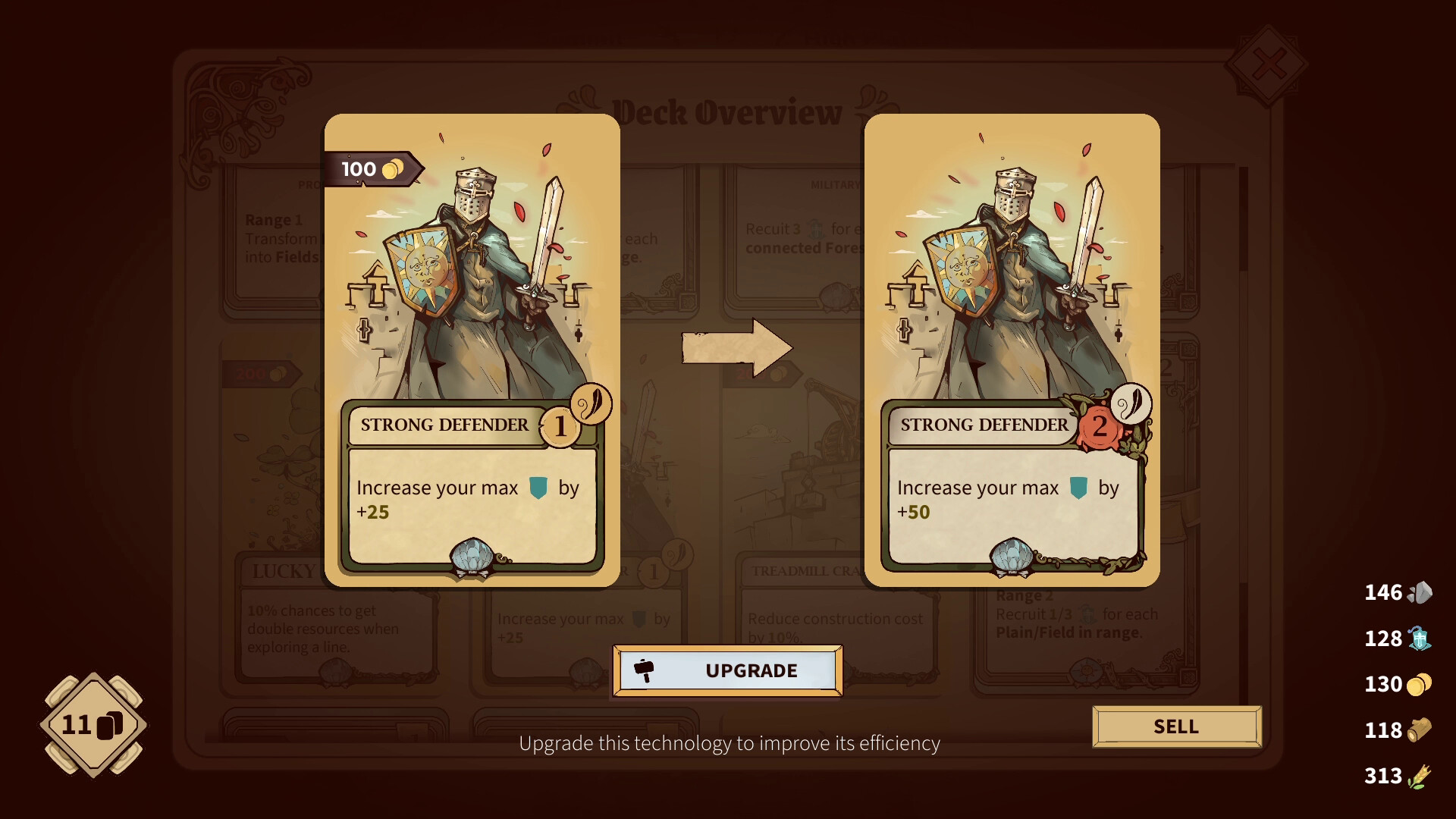This screenshot has height=819, width=1456.
Task: Sell the Strong Defender card
Action: [x=1176, y=726]
